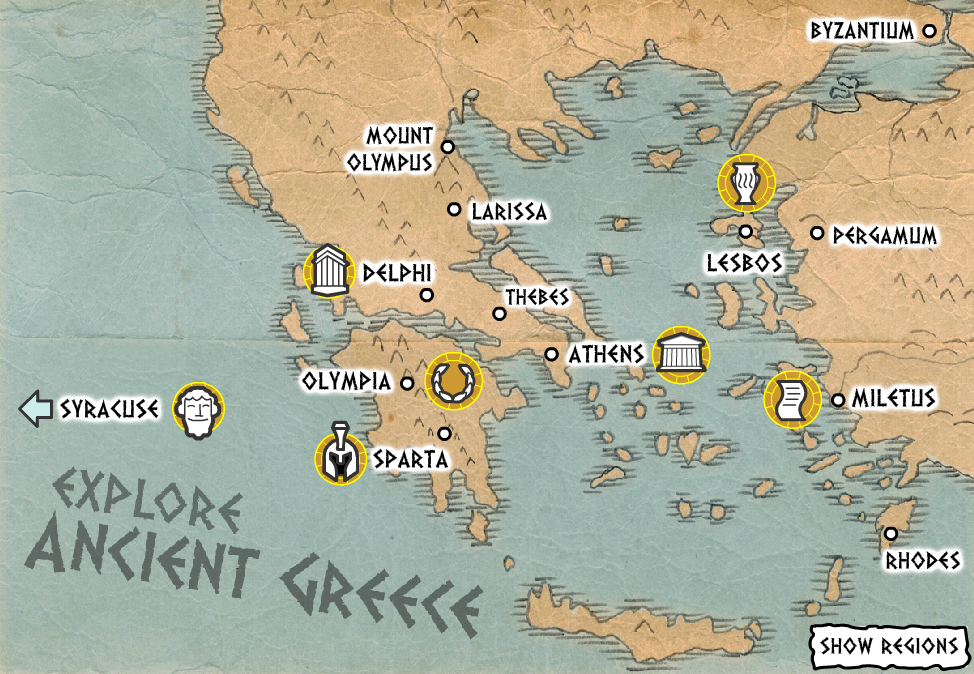Viewport: 974px width, 674px height.
Task: Select the Syracuse bust icon
Action: (x=198, y=409)
